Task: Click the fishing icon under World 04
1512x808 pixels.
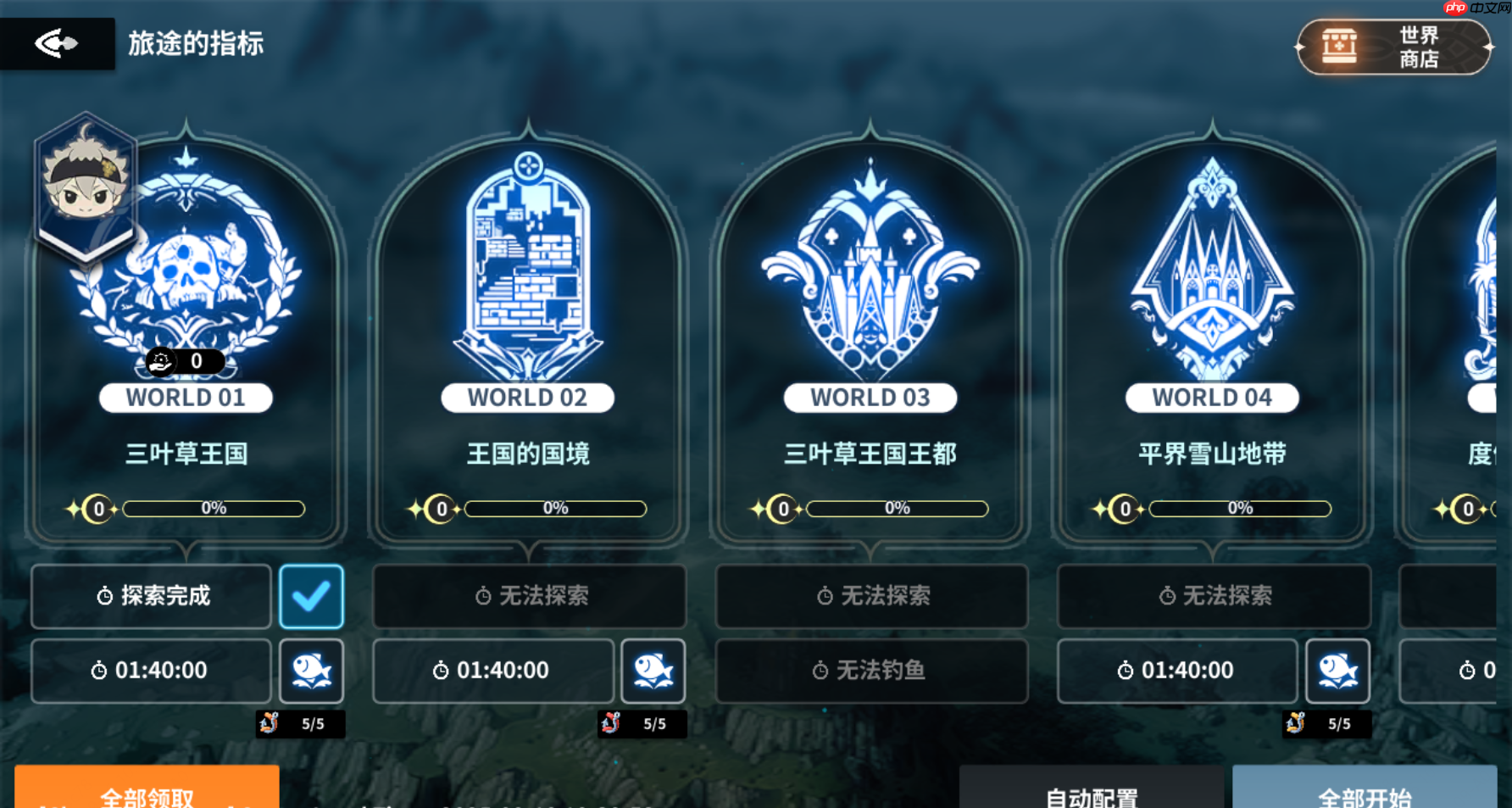Action: 1337,671
